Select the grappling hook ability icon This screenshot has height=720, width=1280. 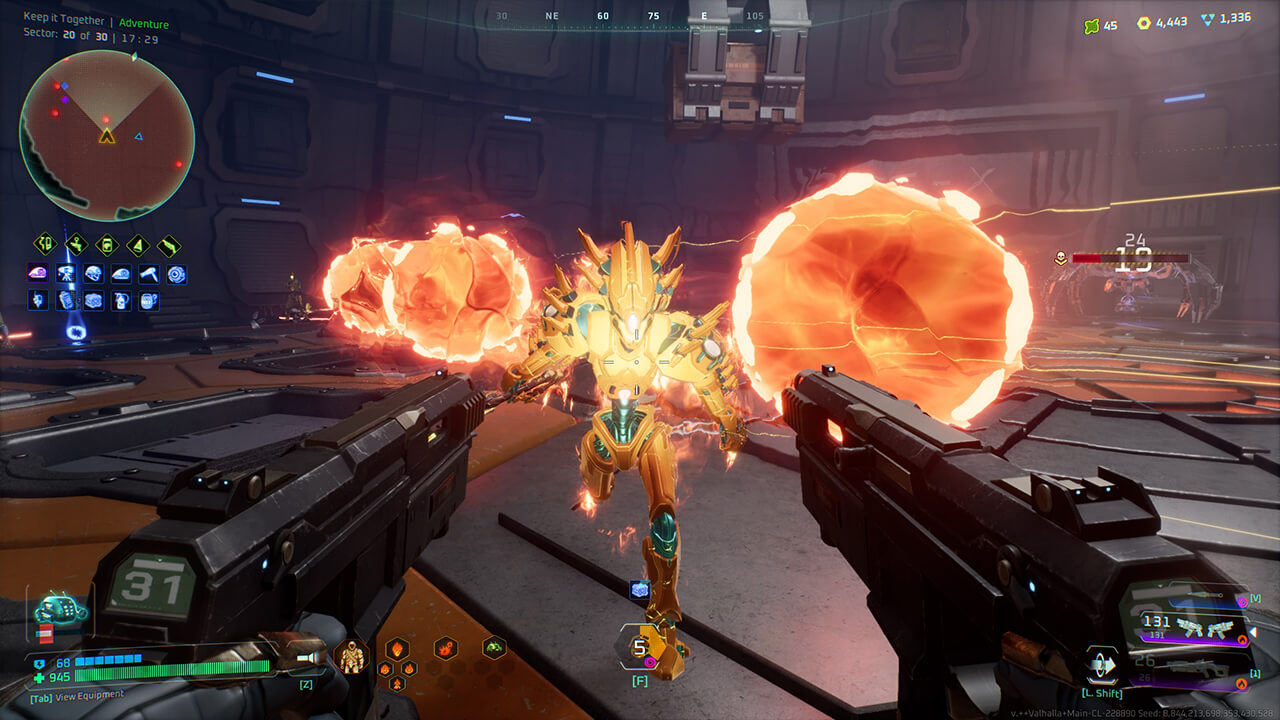click(x=75, y=244)
